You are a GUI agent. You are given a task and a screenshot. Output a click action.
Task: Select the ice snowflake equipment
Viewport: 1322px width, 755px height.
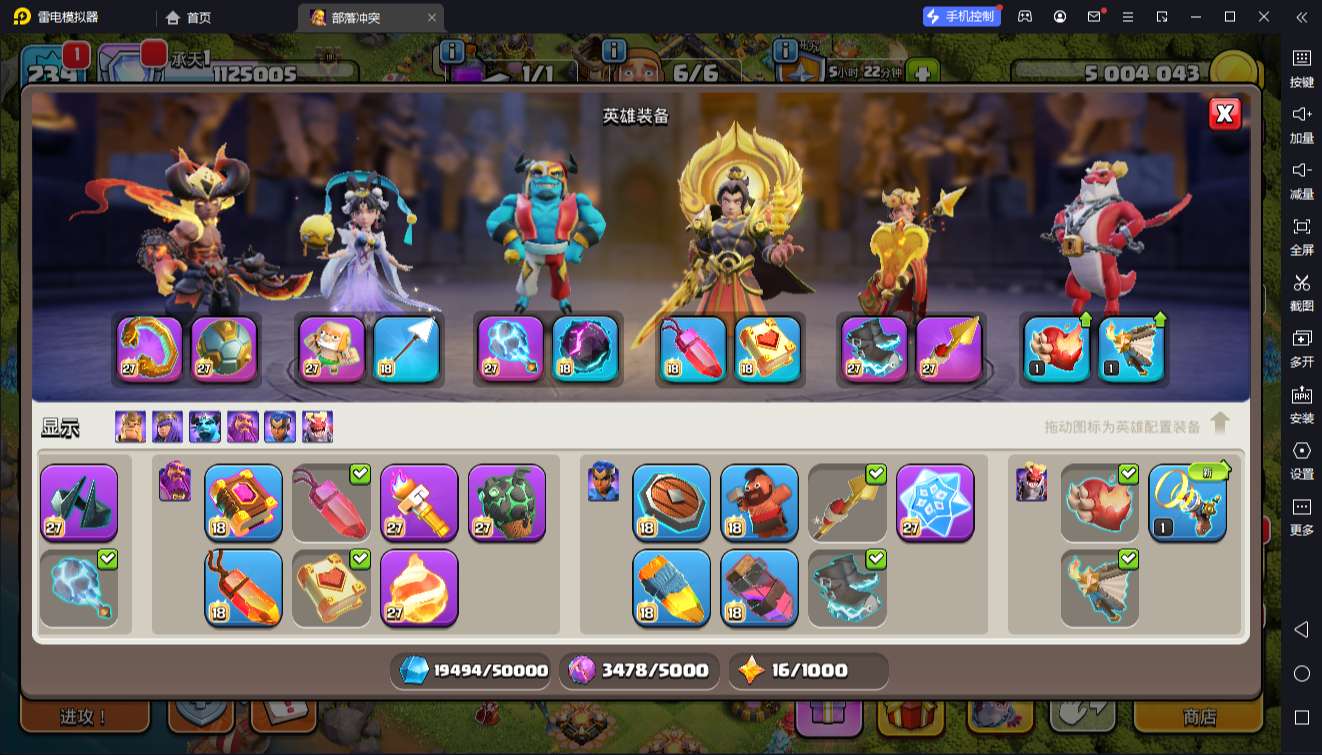coord(935,502)
